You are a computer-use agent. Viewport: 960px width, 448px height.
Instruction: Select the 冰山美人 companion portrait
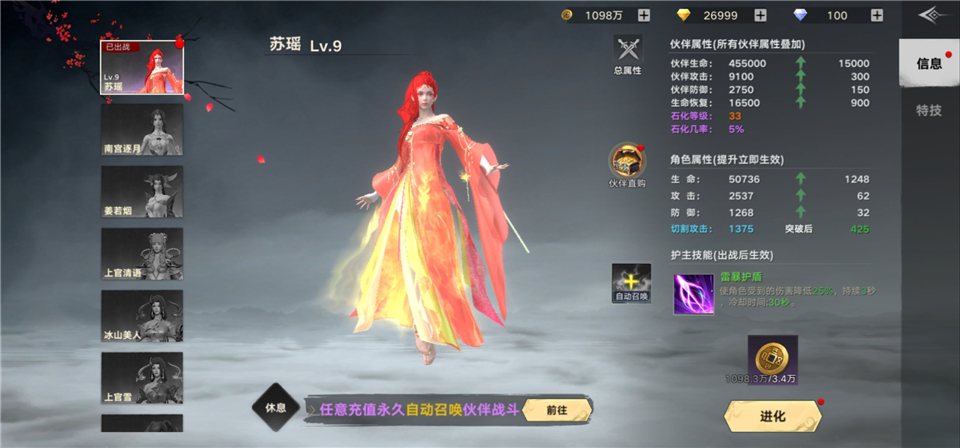coord(142,316)
